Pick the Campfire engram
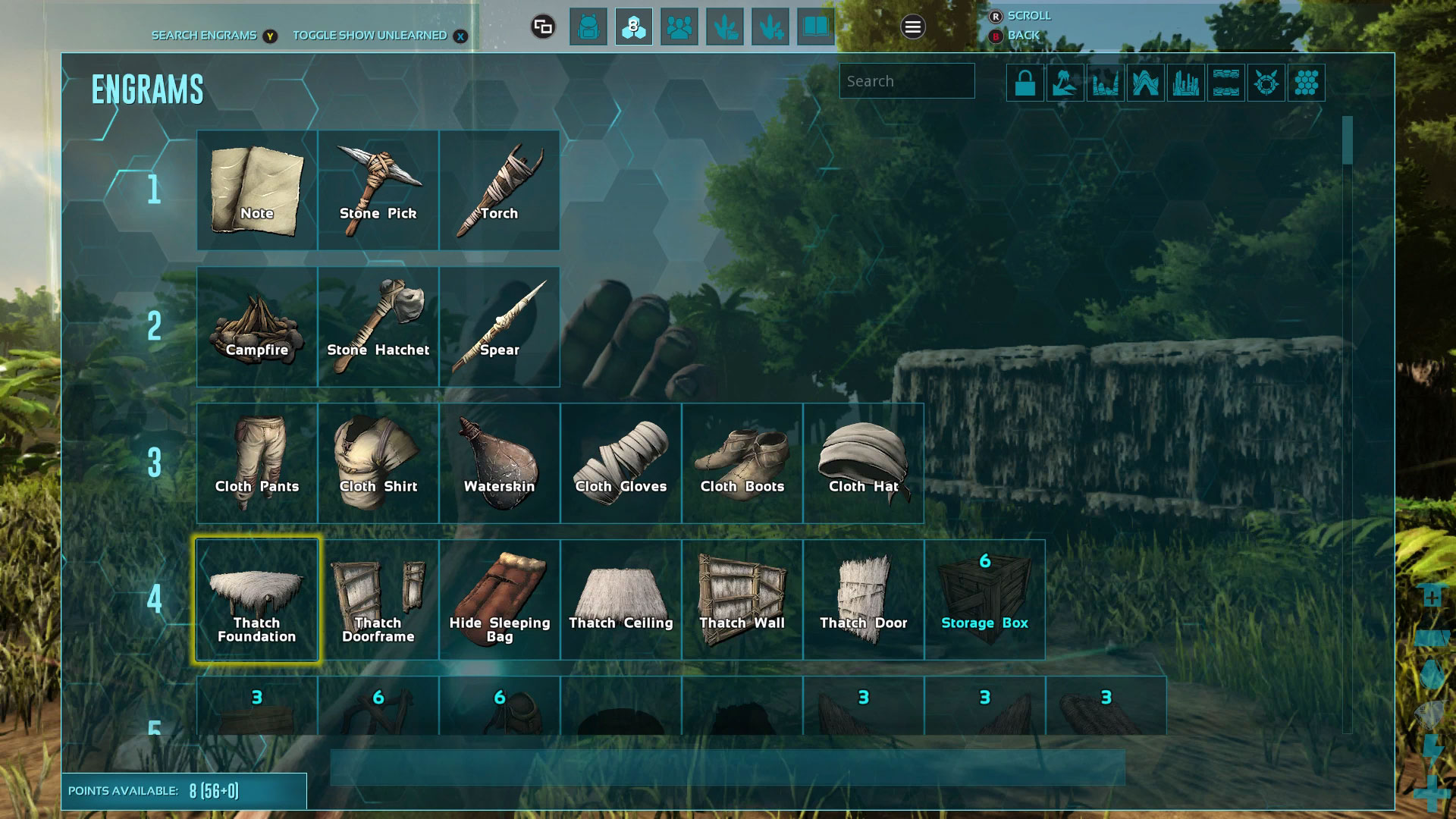 (x=257, y=326)
